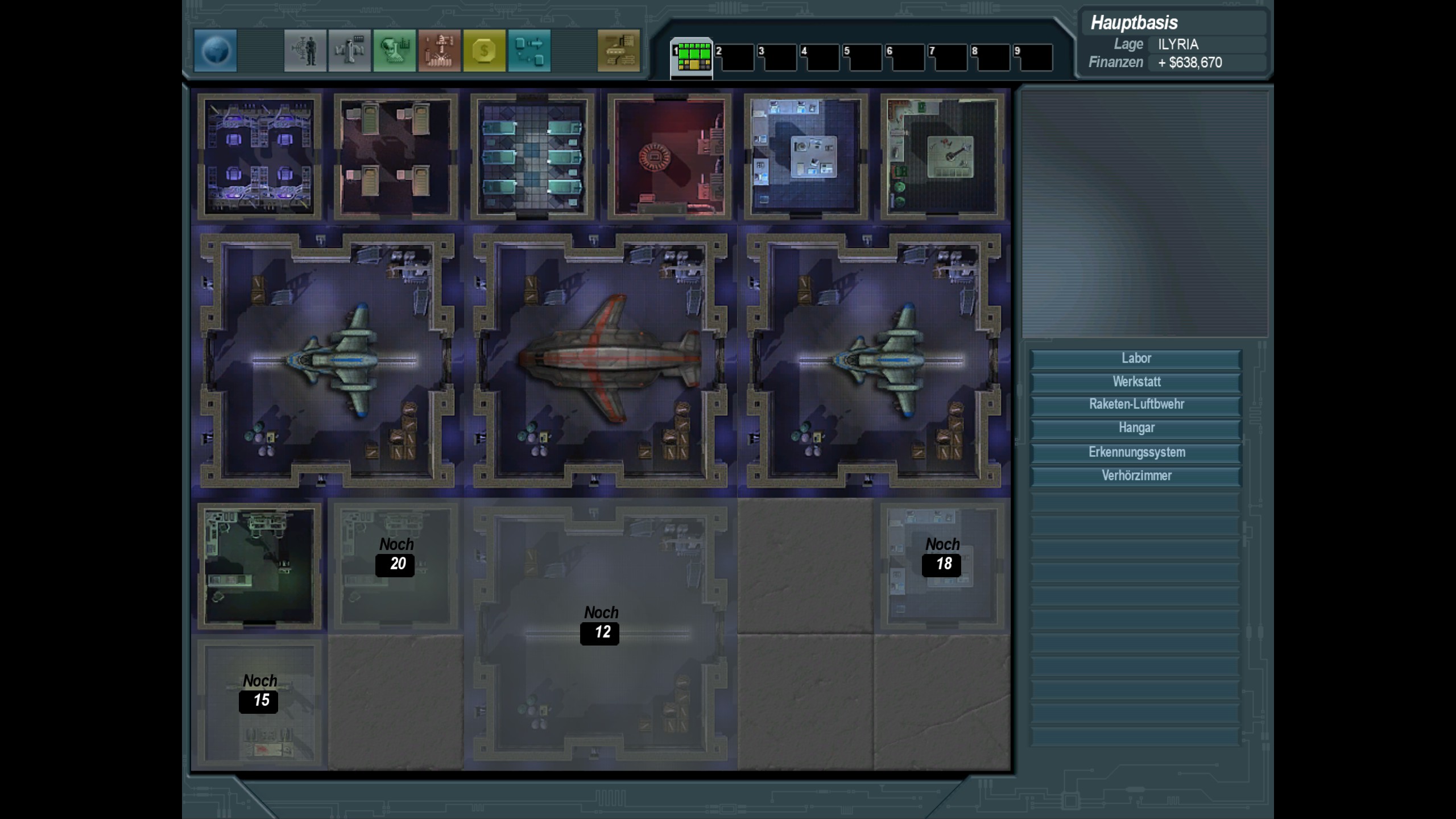
Task: Select Raketen-Luftbwehr facility to build
Action: point(1136,404)
